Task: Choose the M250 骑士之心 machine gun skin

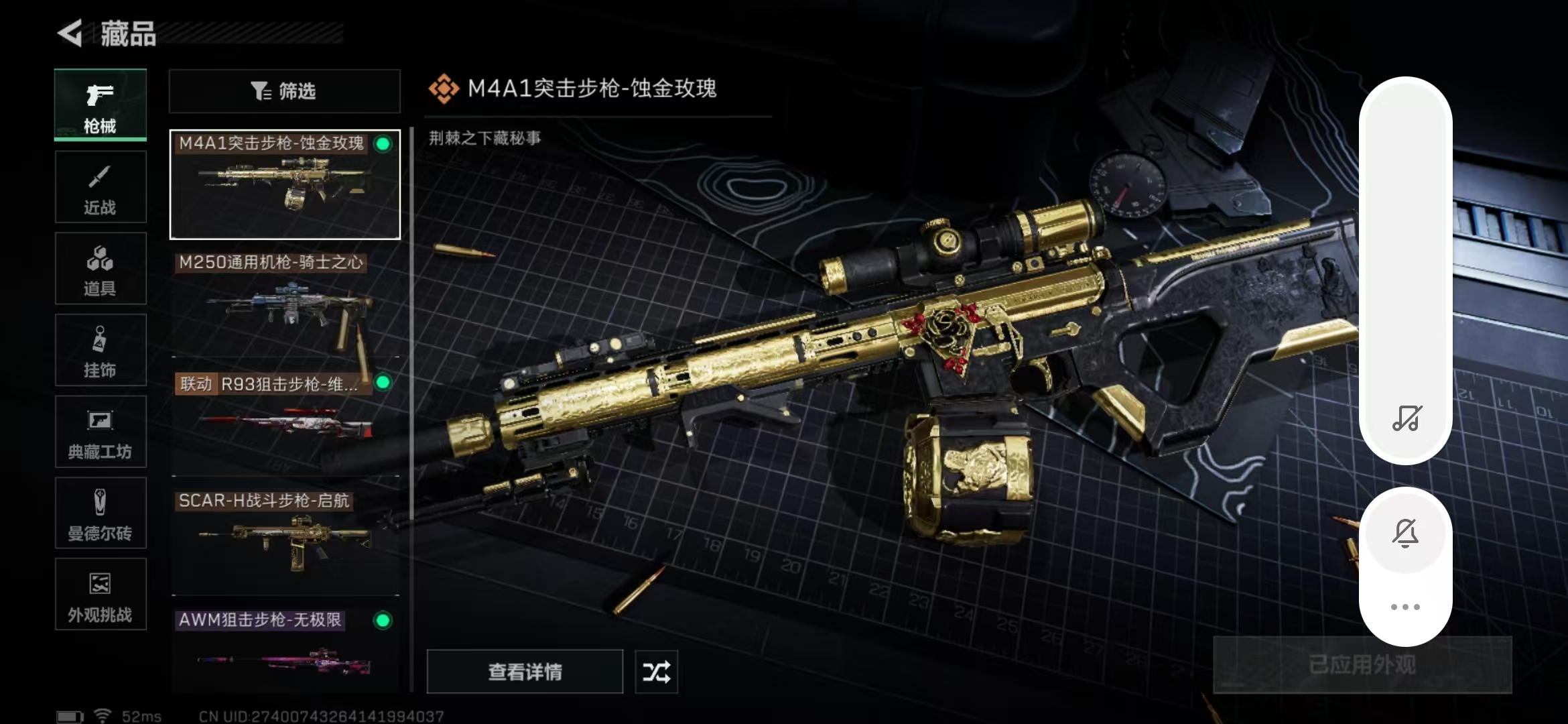Action: [x=285, y=304]
